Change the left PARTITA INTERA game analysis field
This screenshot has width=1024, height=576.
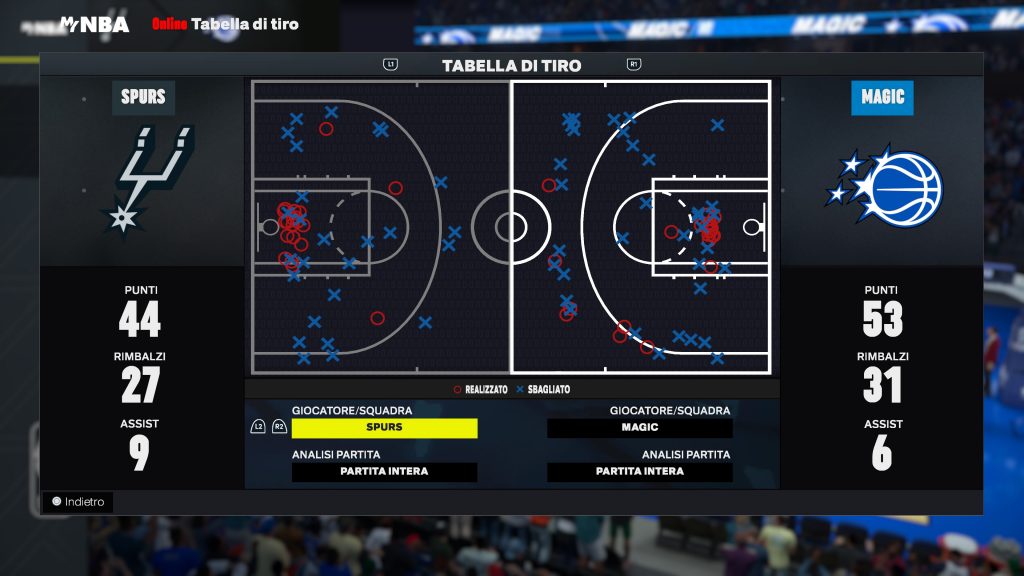(384, 472)
